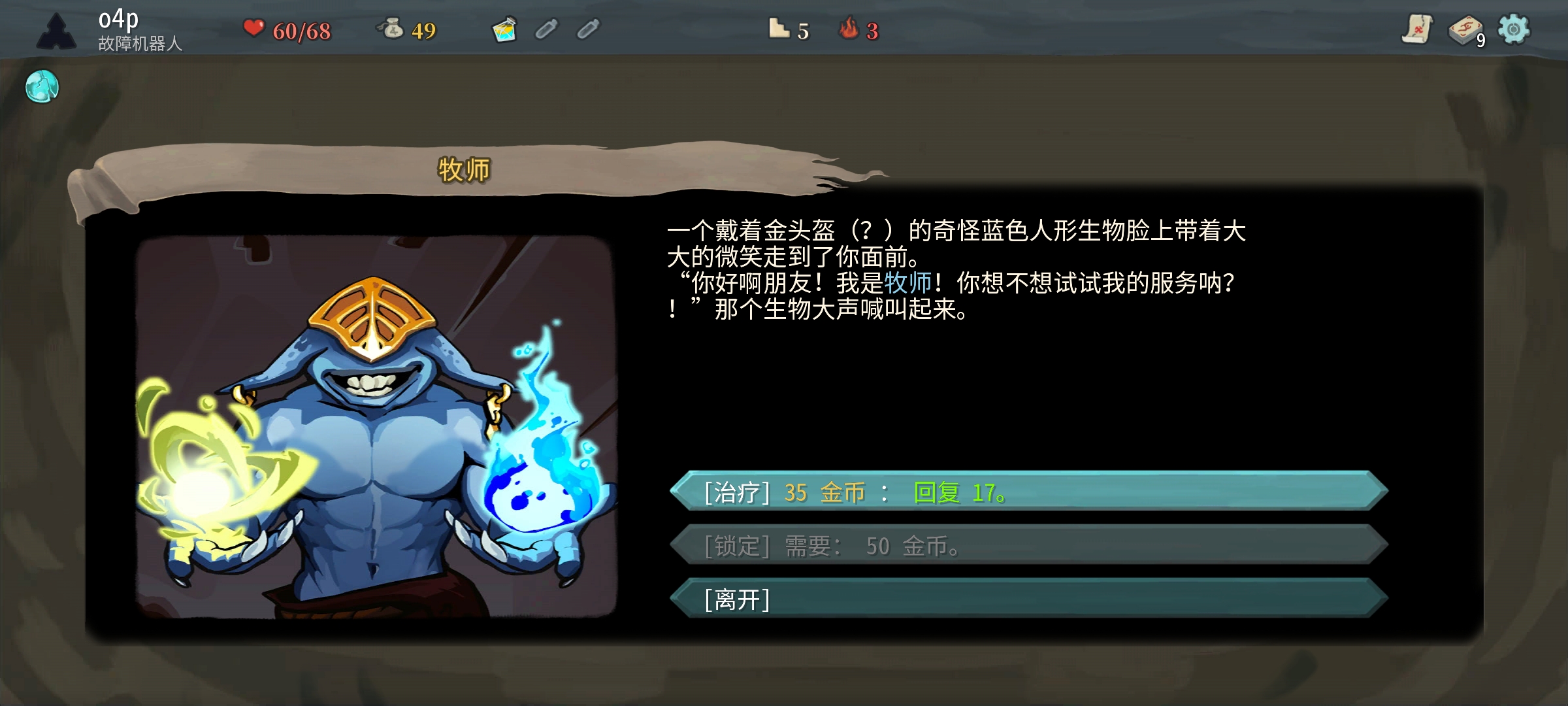Screen dimensions: 1568x706
Task: Open the settings gear menu
Action: pos(1513,29)
